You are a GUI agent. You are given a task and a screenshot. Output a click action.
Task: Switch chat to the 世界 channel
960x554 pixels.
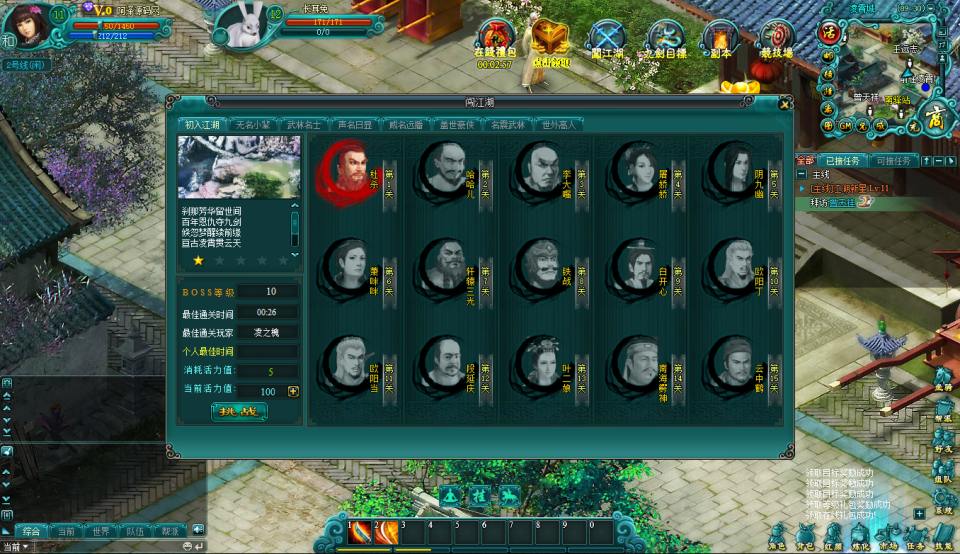pyautogui.click(x=100, y=531)
